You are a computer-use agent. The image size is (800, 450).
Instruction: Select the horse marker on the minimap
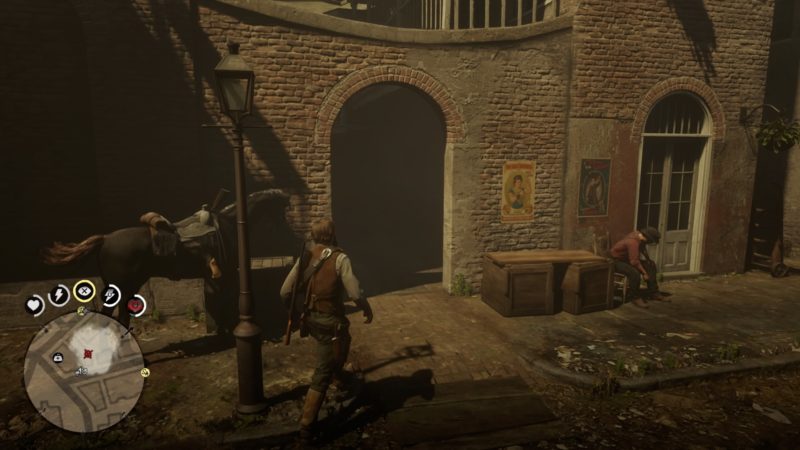(x=81, y=372)
